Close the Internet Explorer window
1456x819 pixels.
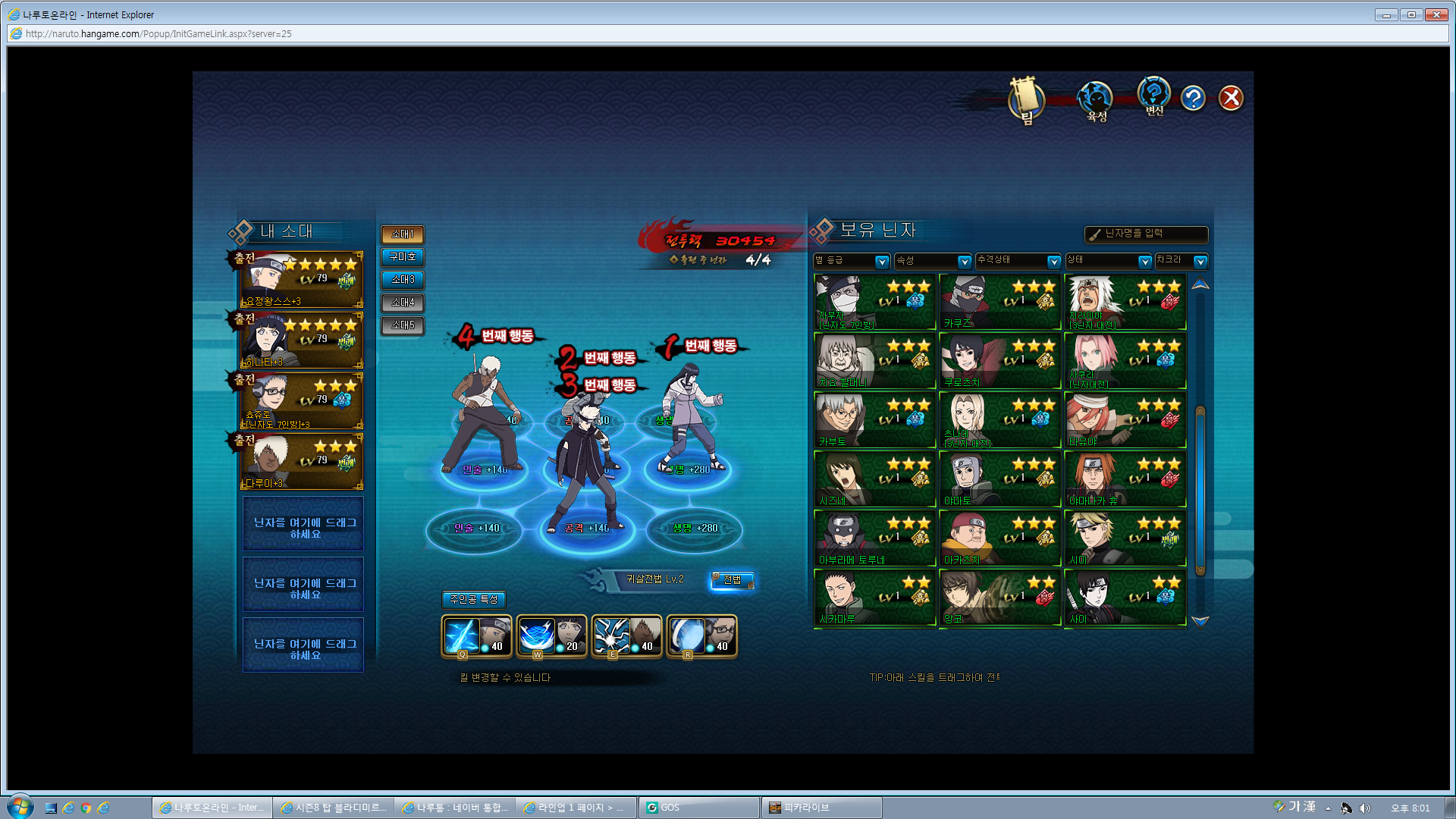tap(1436, 14)
